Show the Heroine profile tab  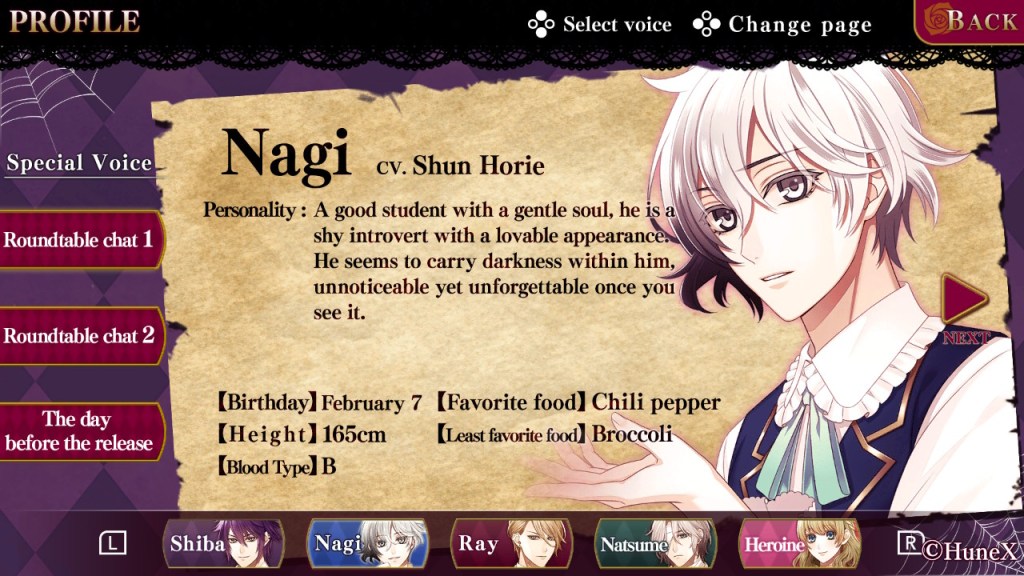[x=799, y=544]
